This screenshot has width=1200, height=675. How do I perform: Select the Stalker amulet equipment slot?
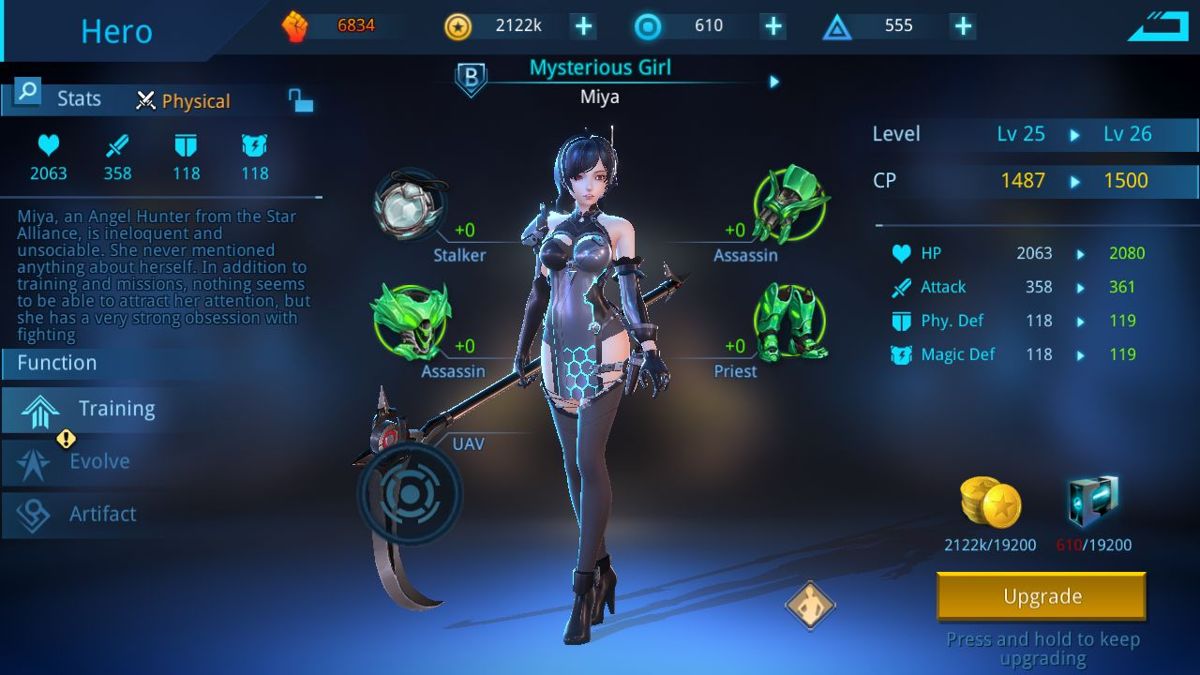pos(406,205)
